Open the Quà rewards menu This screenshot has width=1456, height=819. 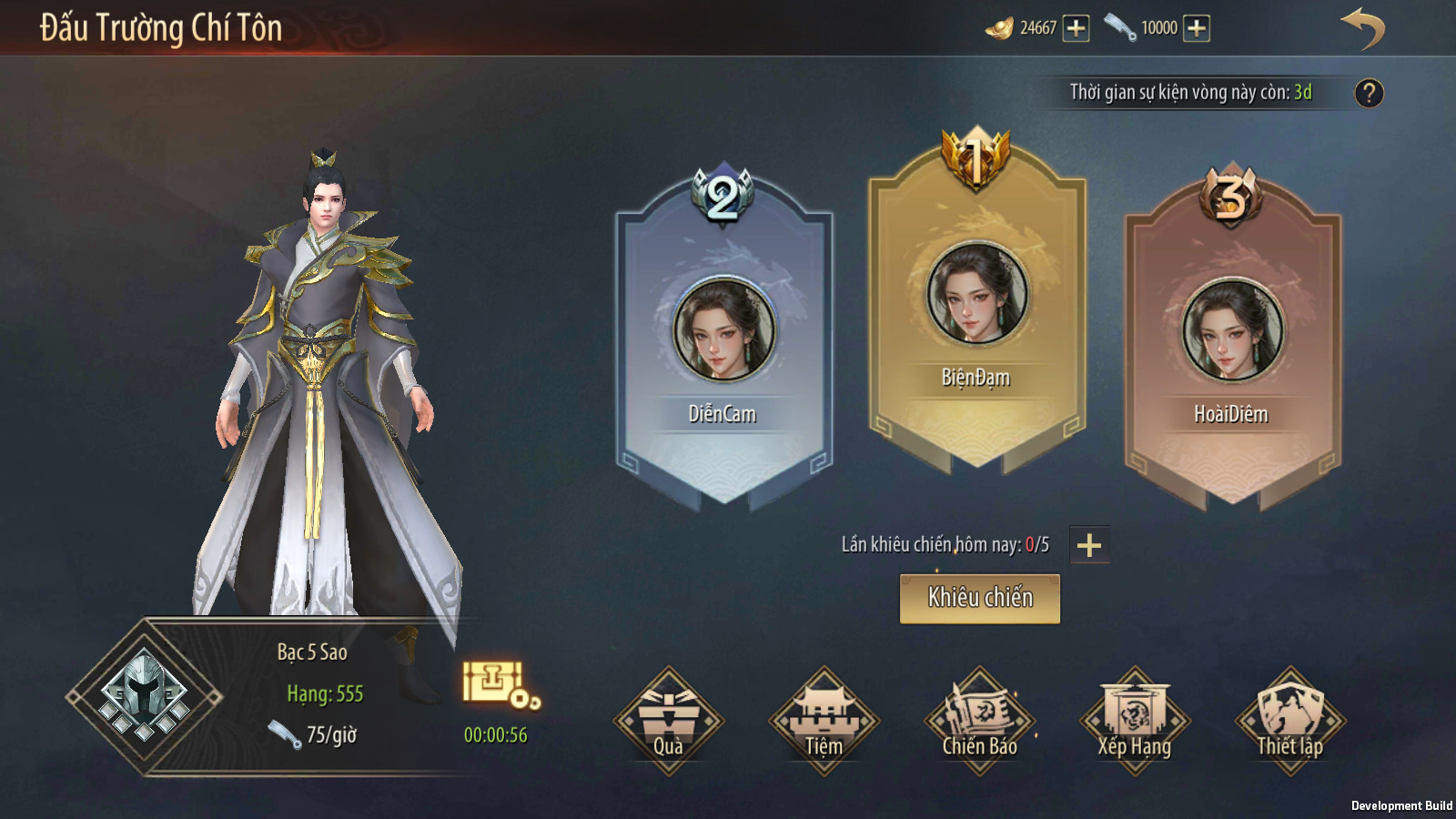click(669, 721)
